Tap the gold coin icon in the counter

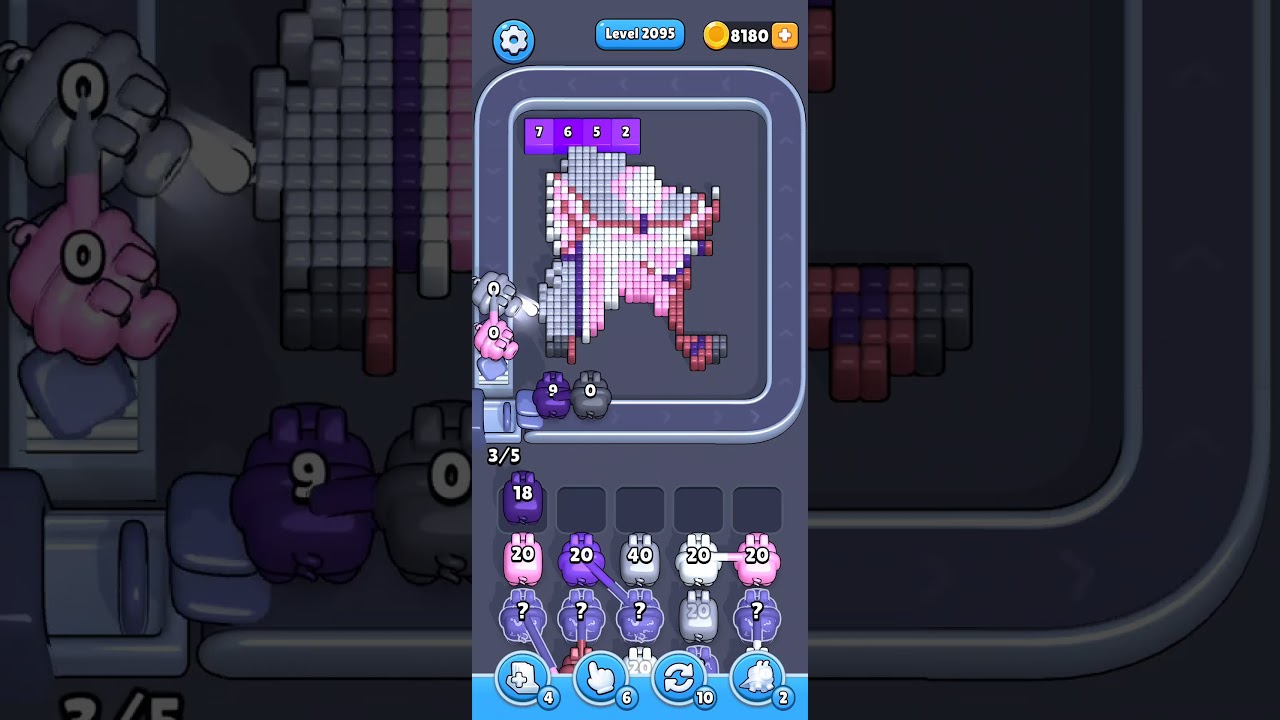pyautogui.click(x=716, y=35)
